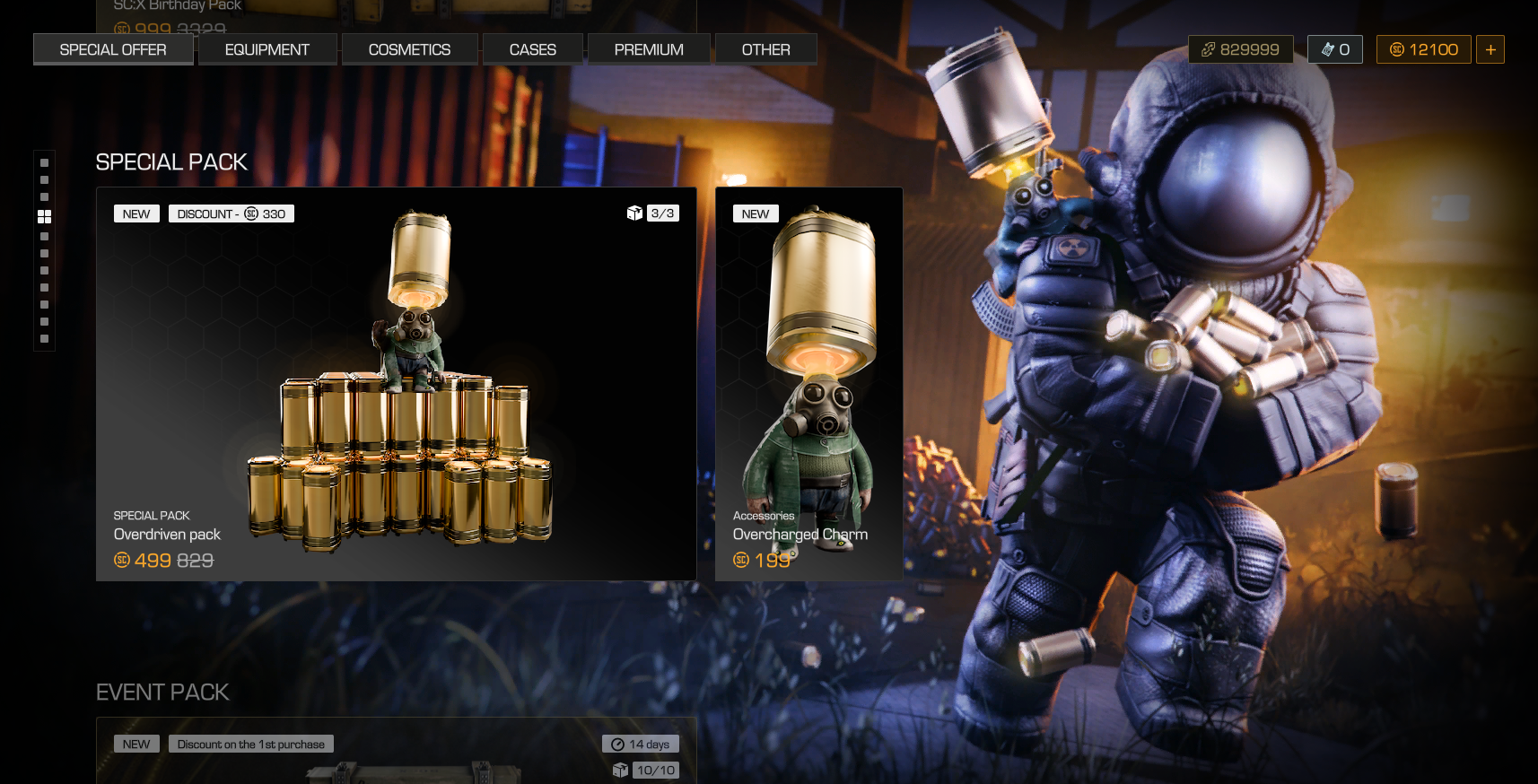Add more gold currency with plus button
Image resolution: width=1538 pixels, height=784 pixels.
point(1490,49)
